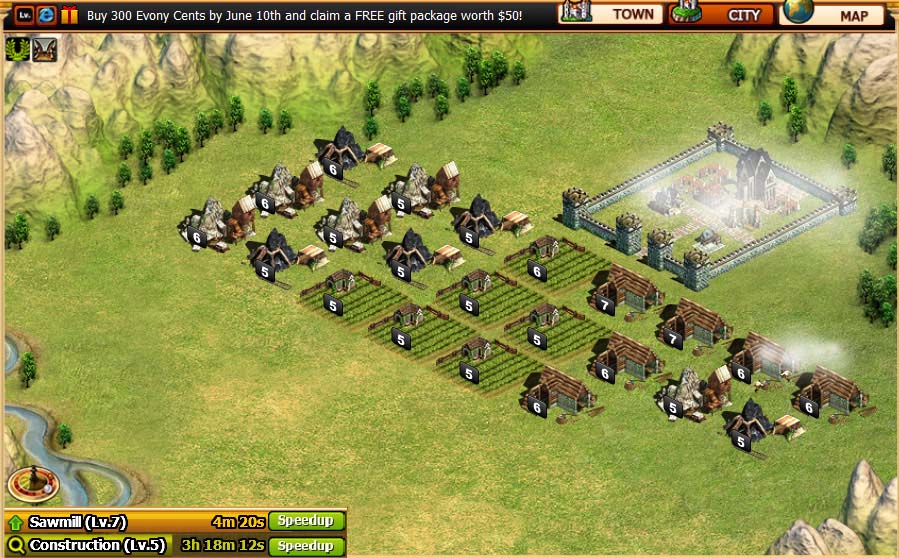
Task: Speed up the Sawmill Lv.7 upgrade
Action: tap(306, 521)
